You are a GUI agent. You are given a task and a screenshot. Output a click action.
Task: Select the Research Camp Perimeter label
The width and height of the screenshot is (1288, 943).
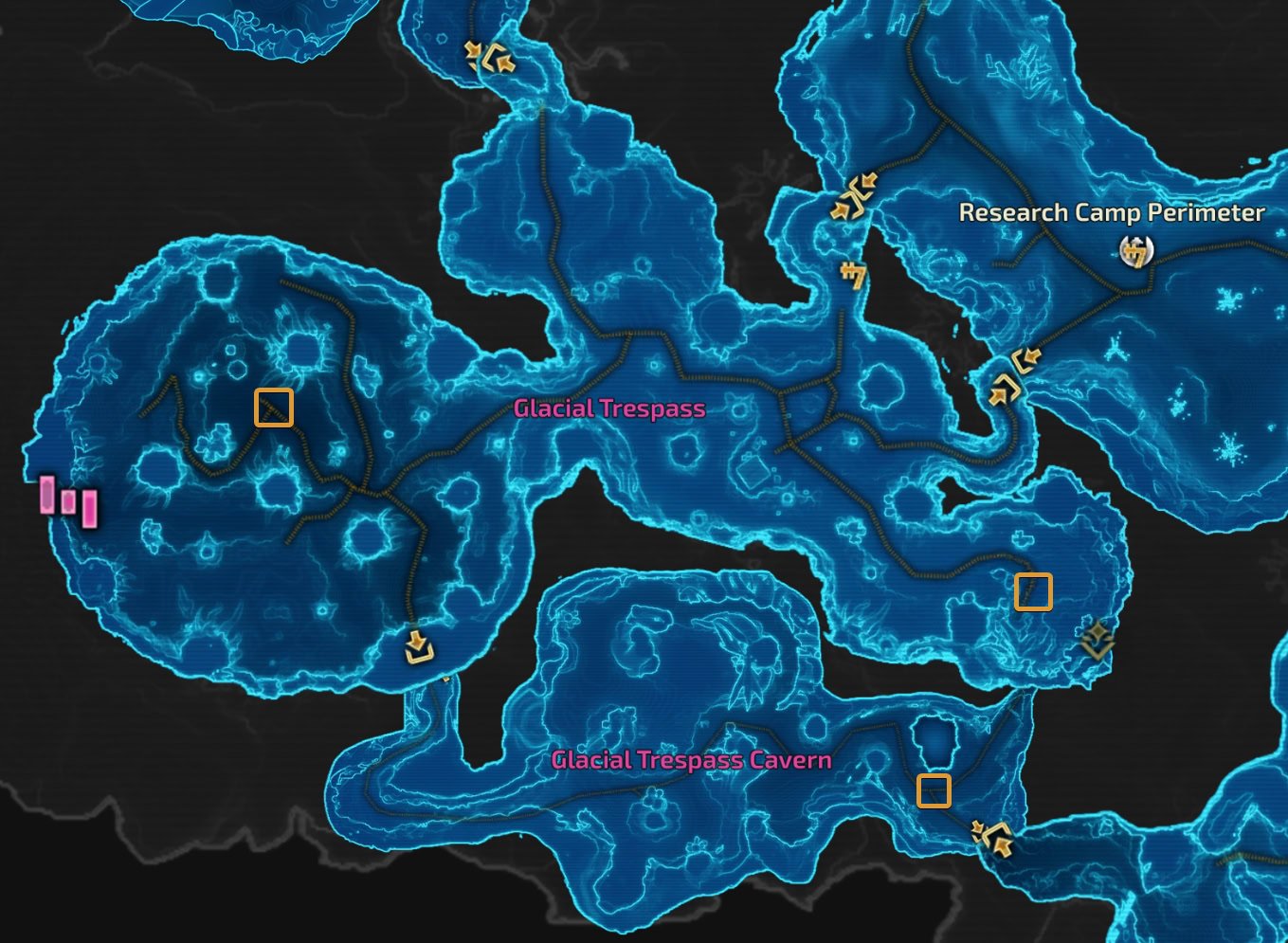pos(1111,213)
